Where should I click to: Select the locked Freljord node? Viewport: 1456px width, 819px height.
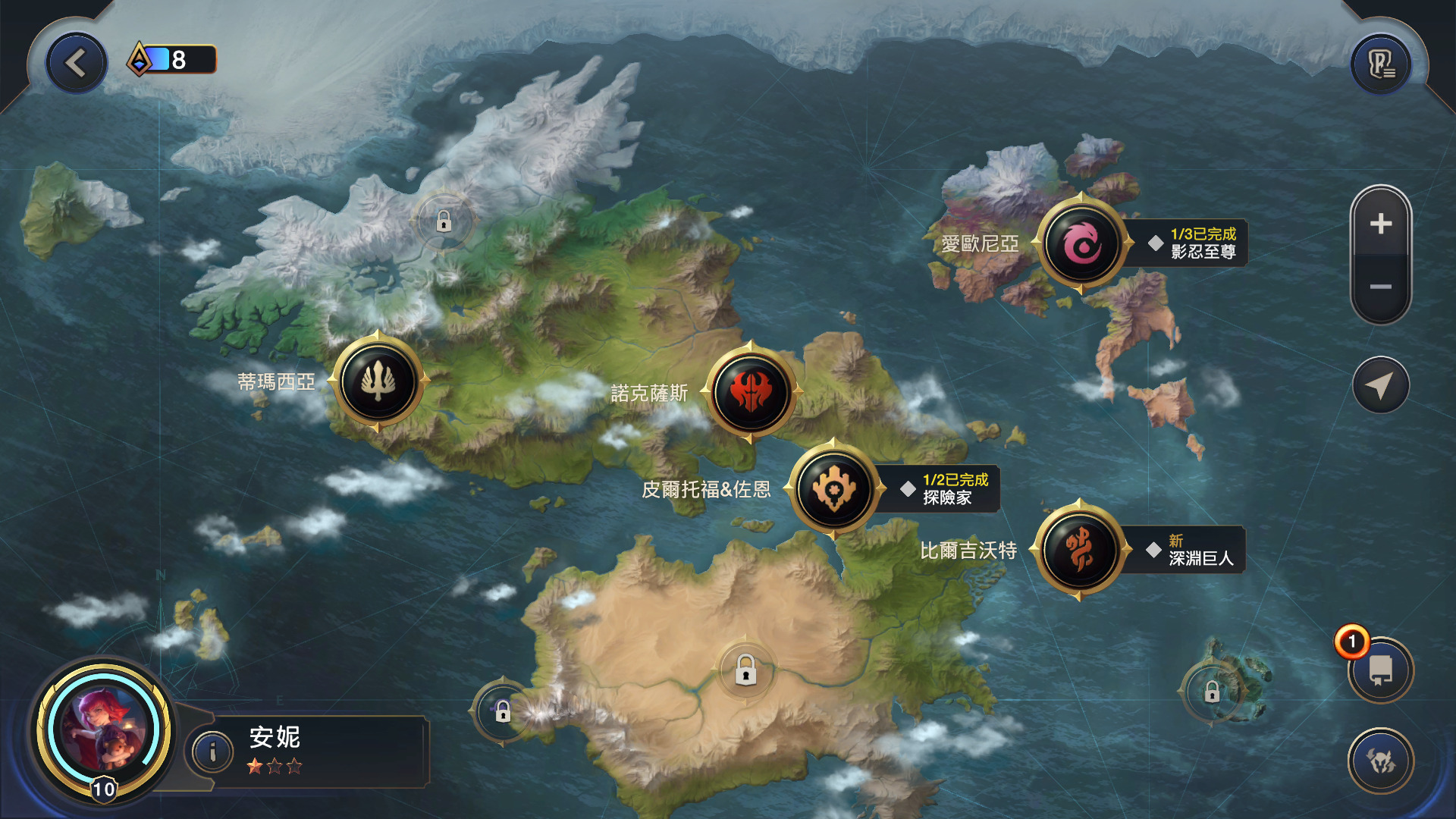click(444, 221)
